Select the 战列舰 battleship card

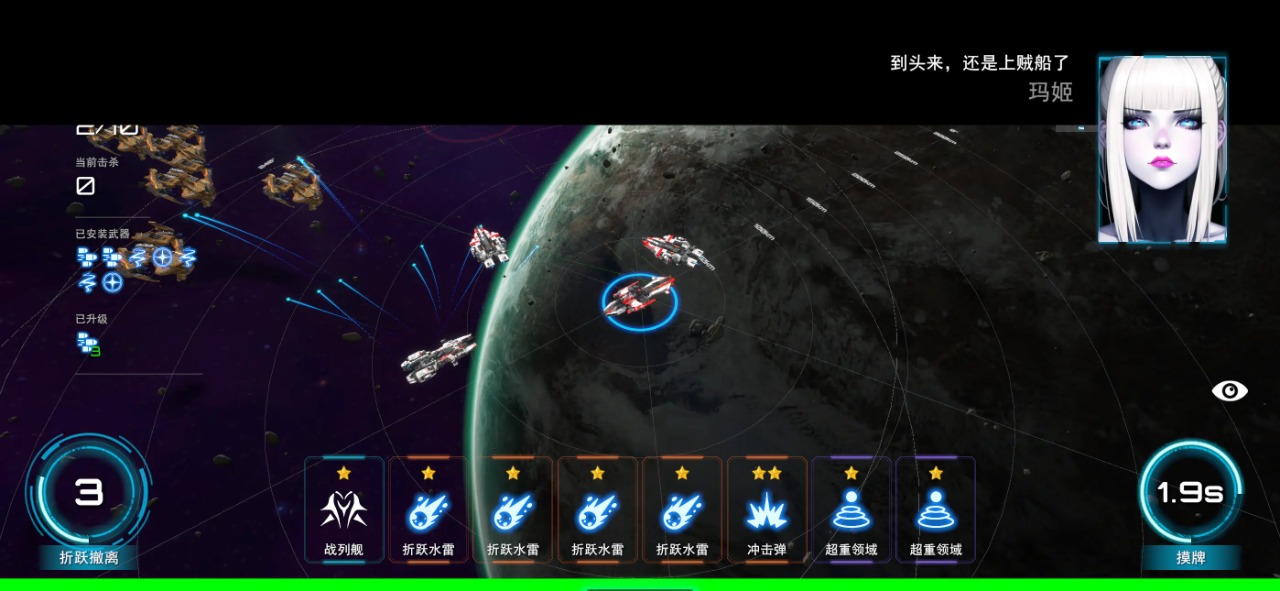pos(344,510)
